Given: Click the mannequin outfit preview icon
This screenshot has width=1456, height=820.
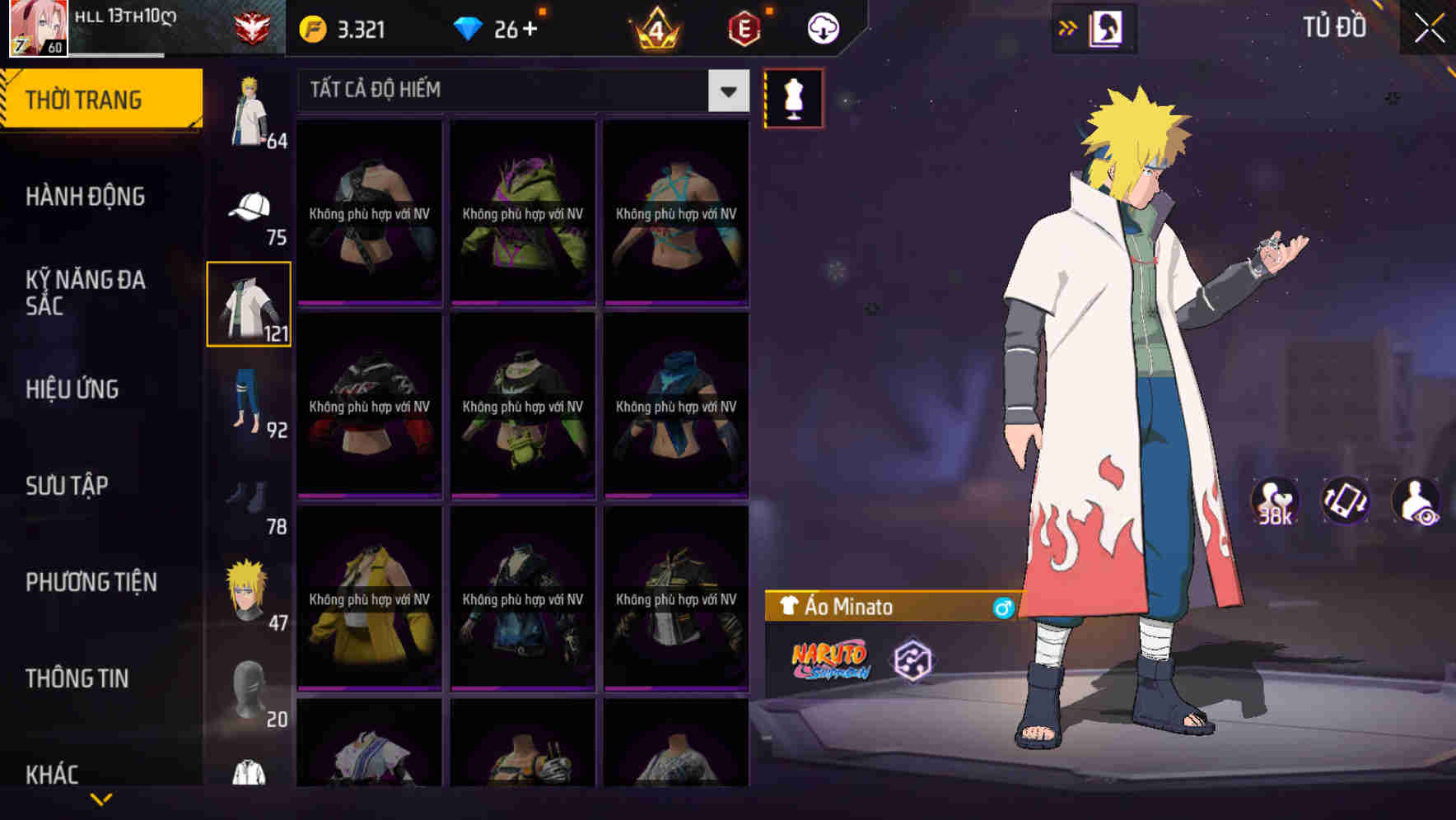Looking at the screenshot, I should click(793, 97).
